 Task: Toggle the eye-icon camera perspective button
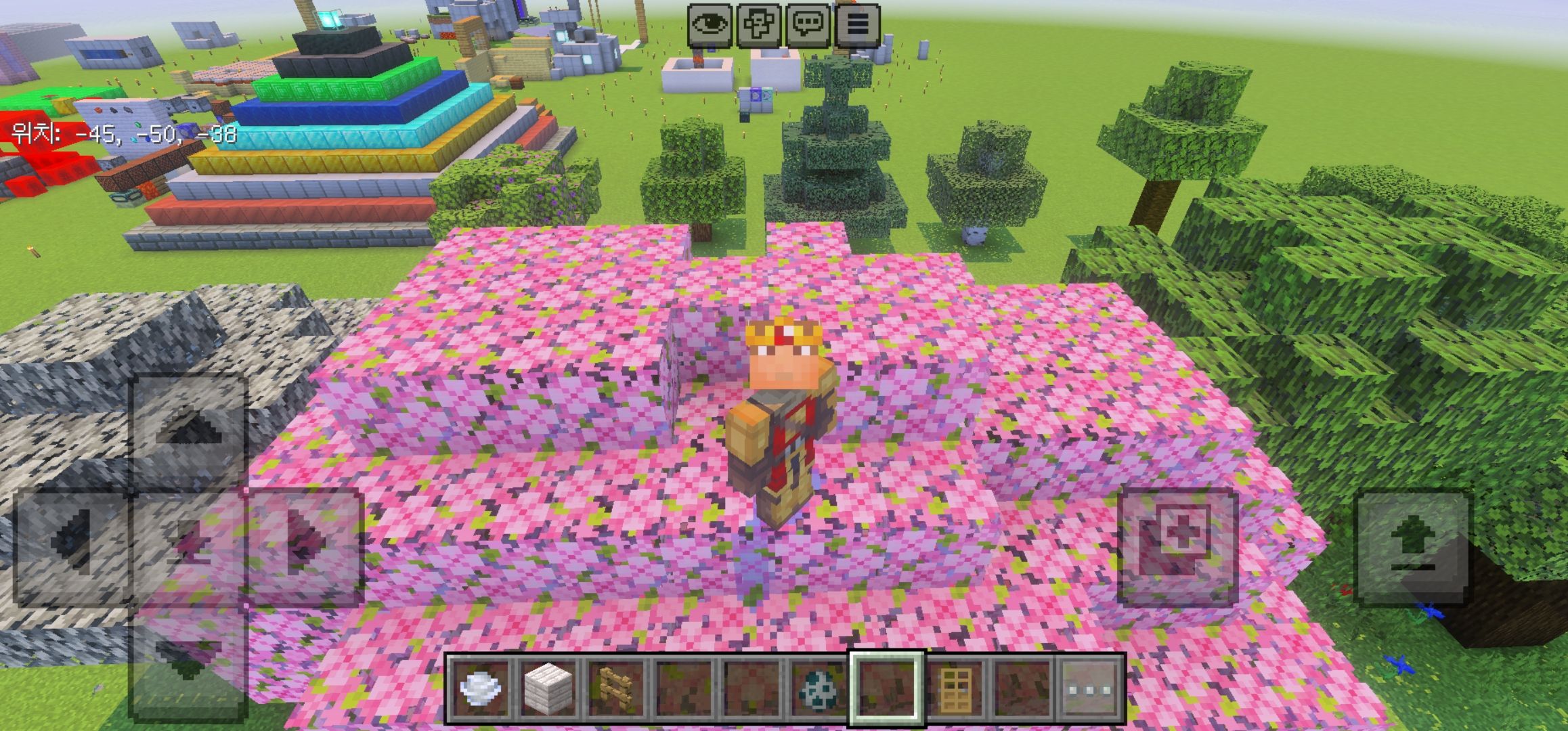pyautogui.click(x=709, y=26)
